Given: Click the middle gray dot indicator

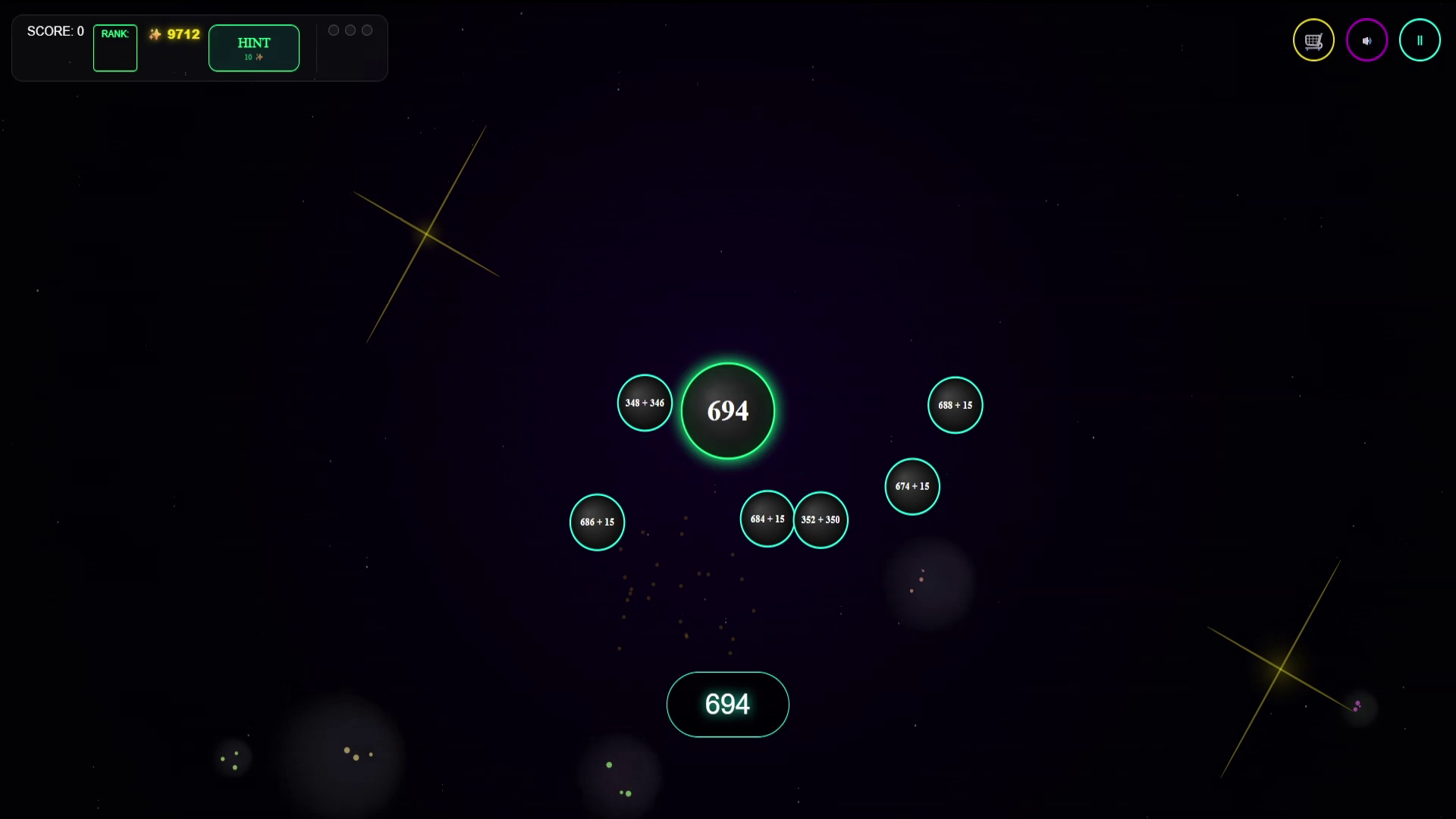Looking at the screenshot, I should [x=350, y=30].
